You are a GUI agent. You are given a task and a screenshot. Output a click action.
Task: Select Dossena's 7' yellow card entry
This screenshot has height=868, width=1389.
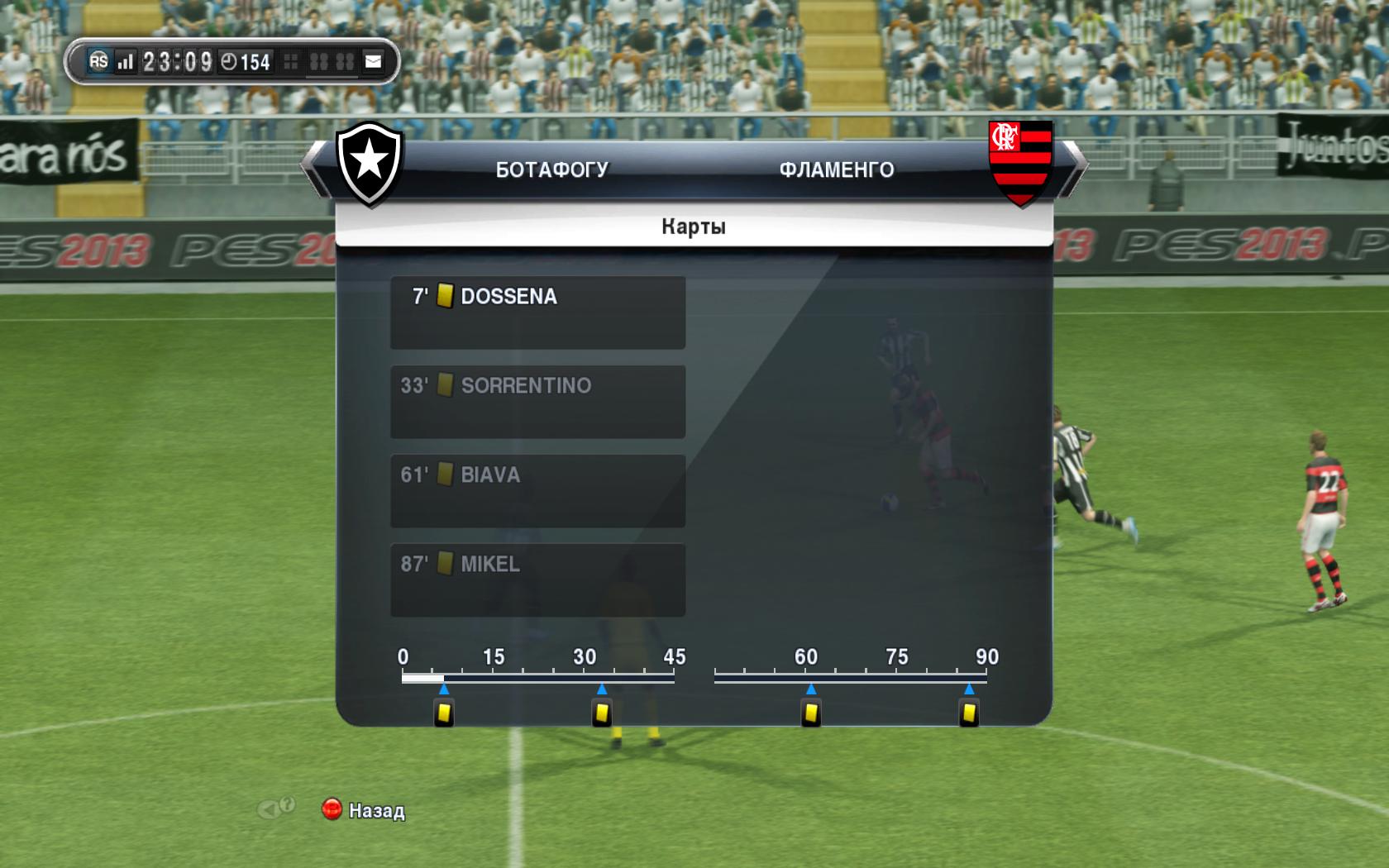[x=537, y=312]
